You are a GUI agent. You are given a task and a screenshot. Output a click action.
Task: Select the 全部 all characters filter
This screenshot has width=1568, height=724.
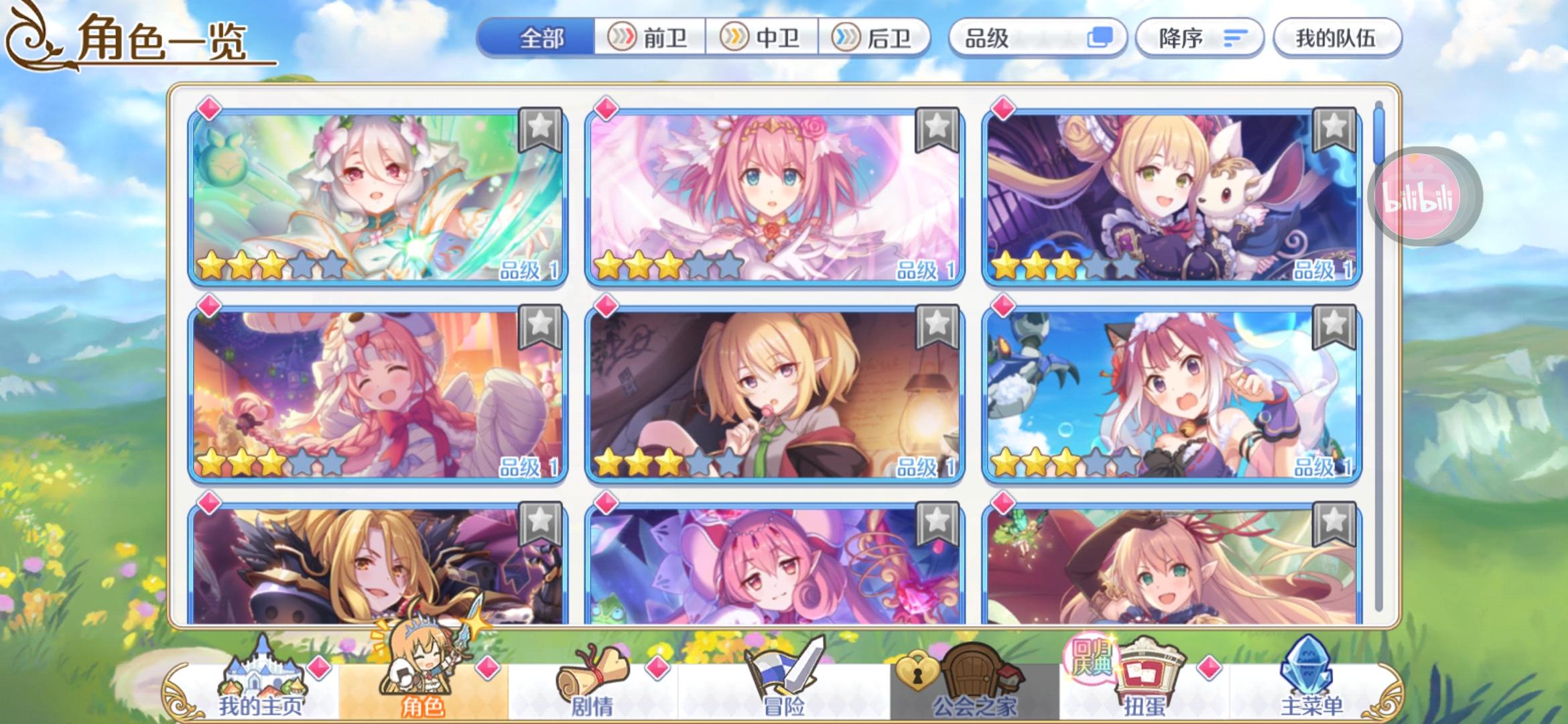[x=543, y=38]
